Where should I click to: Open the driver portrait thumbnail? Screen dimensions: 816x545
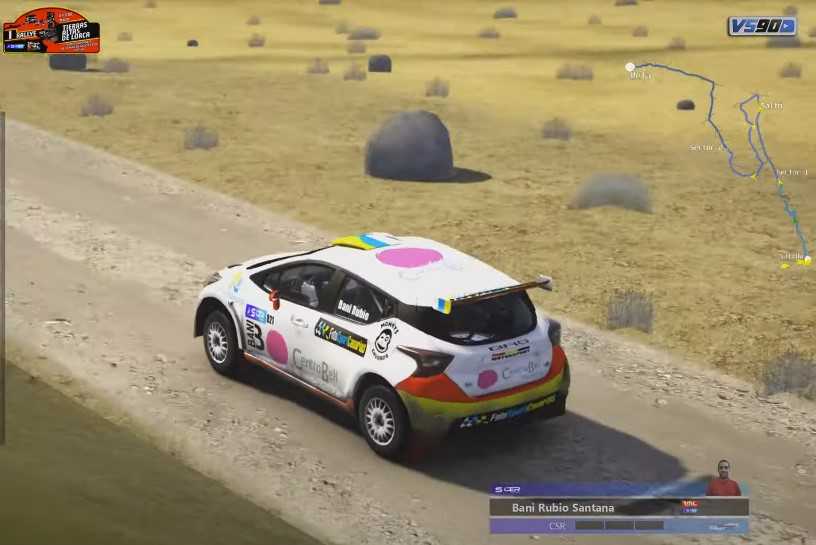[x=723, y=478]
